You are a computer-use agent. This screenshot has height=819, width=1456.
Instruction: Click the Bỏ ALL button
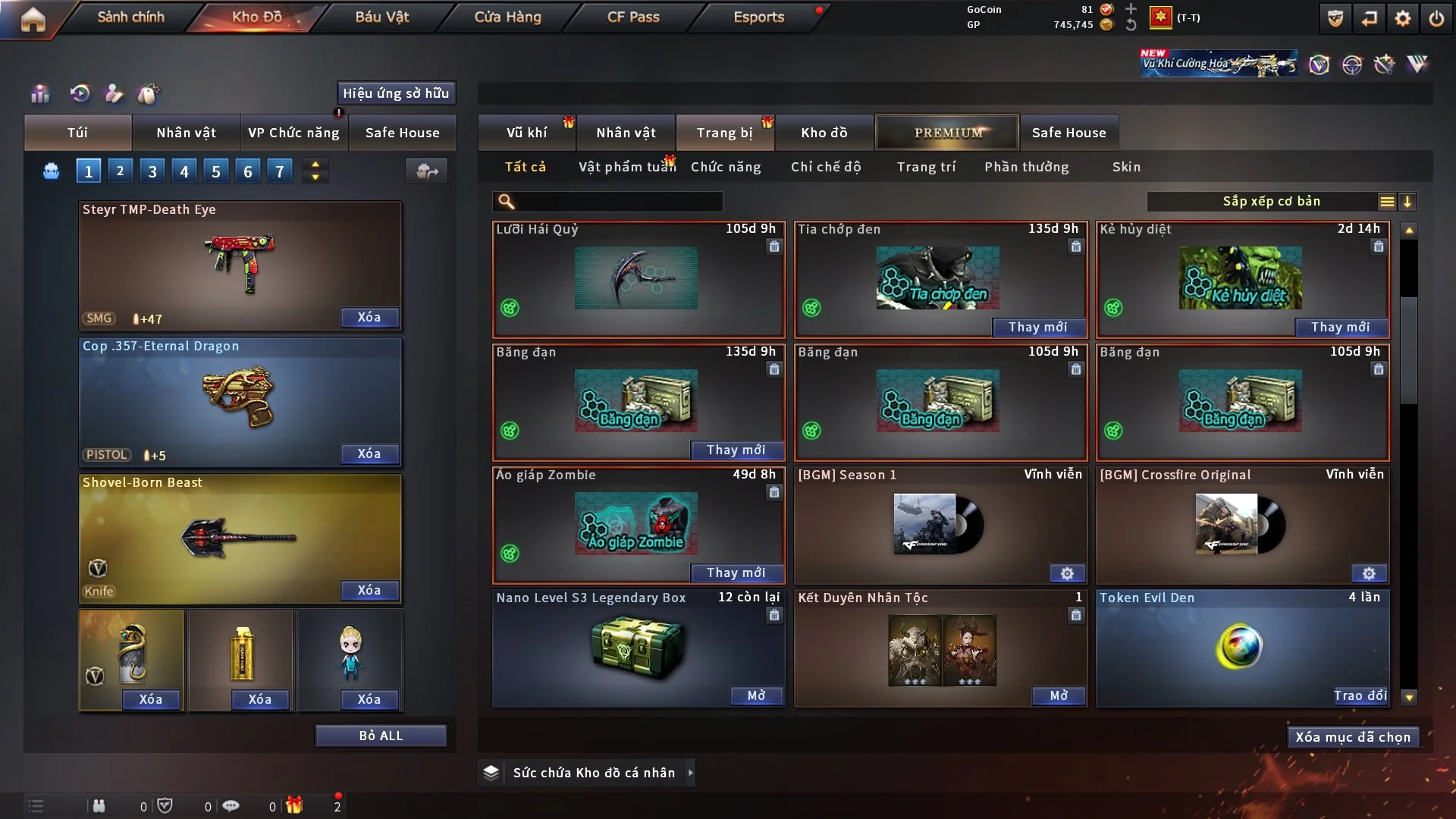(381, 736)
